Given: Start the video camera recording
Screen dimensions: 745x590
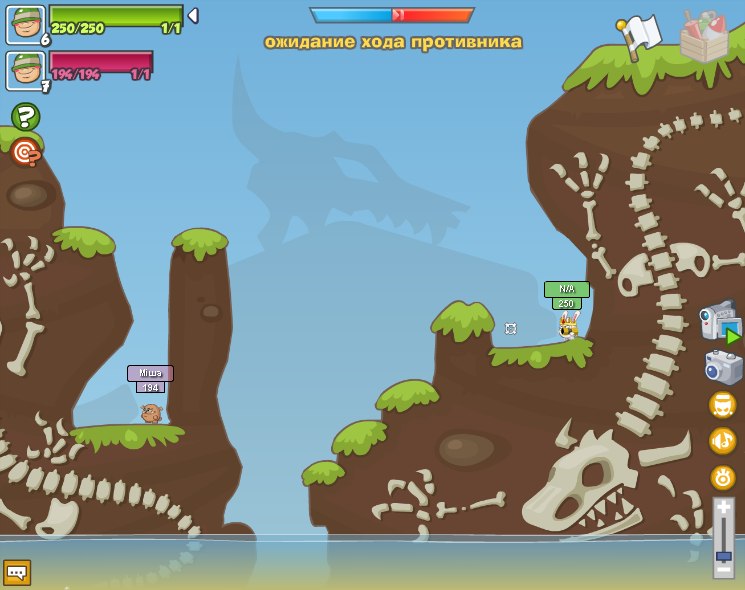Looking at the screenshot, I should [x=719, y=323].
